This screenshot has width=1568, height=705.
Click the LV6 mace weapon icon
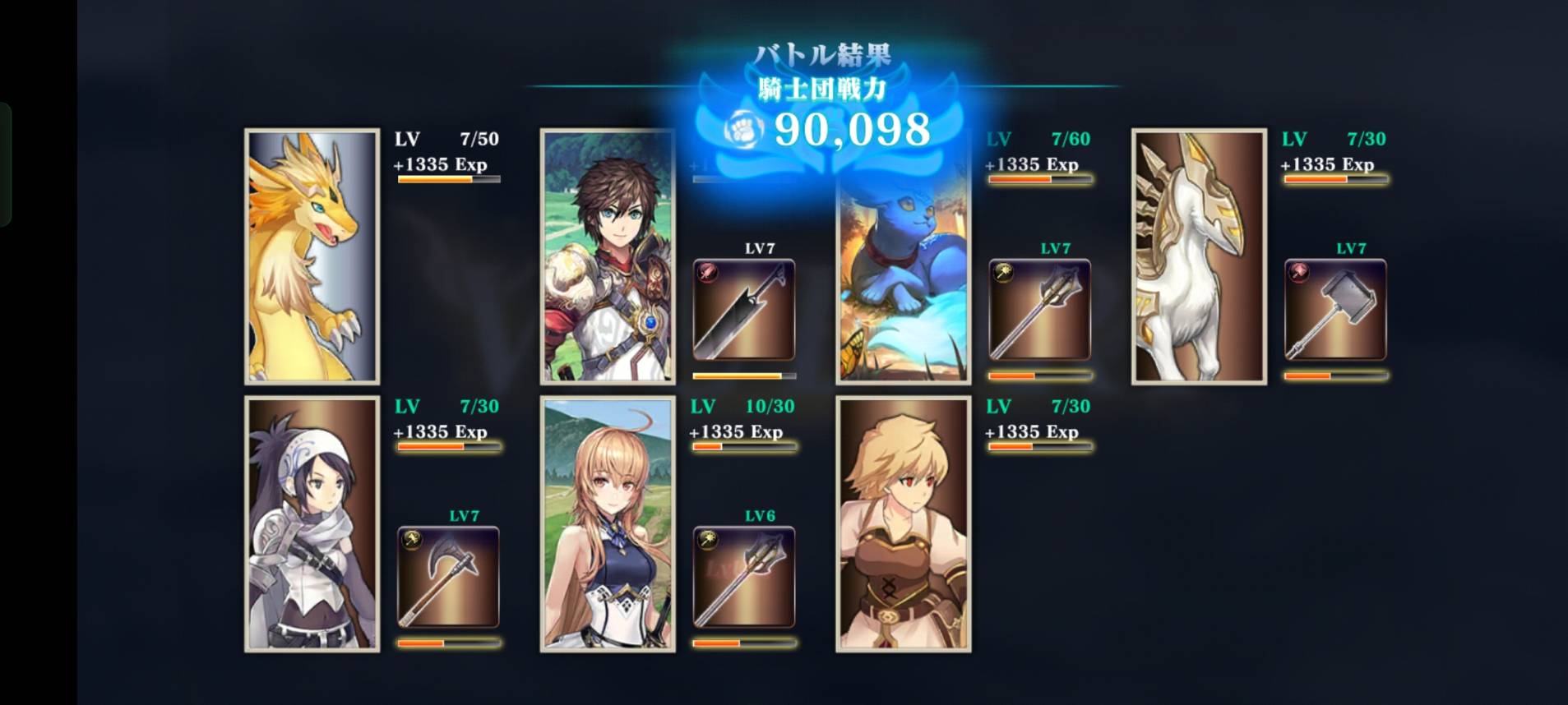coord(743,577)
